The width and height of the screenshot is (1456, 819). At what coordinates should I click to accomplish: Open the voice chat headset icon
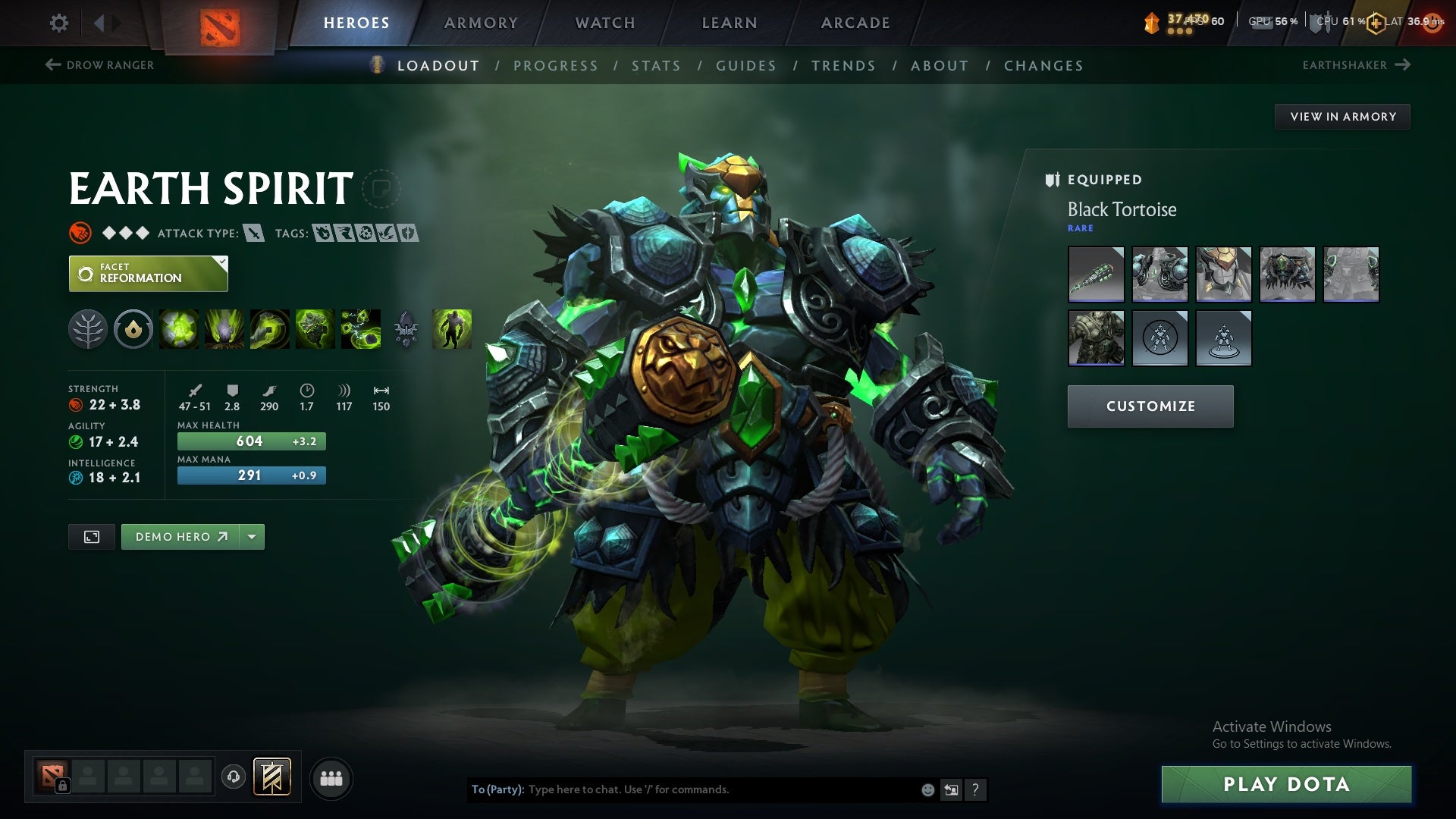tap(234, 777)
